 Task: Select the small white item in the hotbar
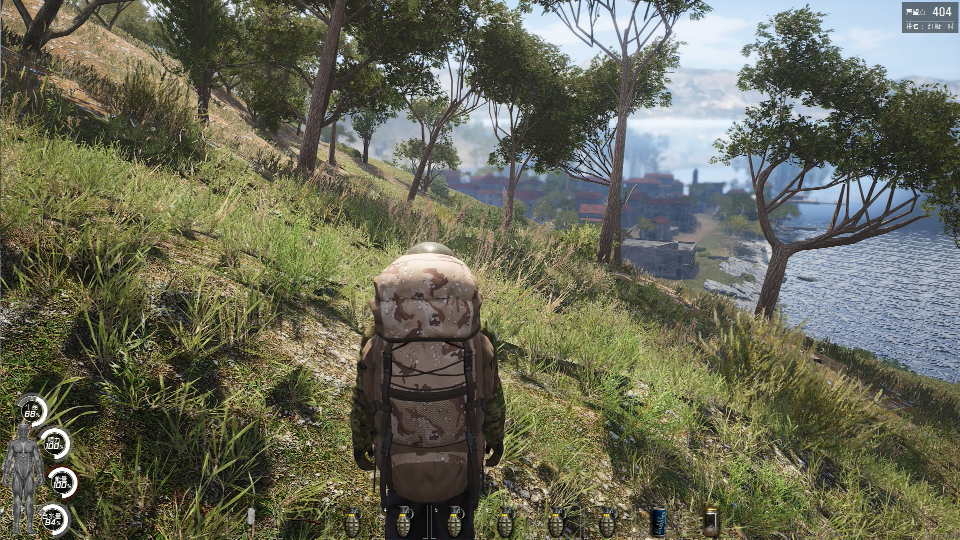251,516
